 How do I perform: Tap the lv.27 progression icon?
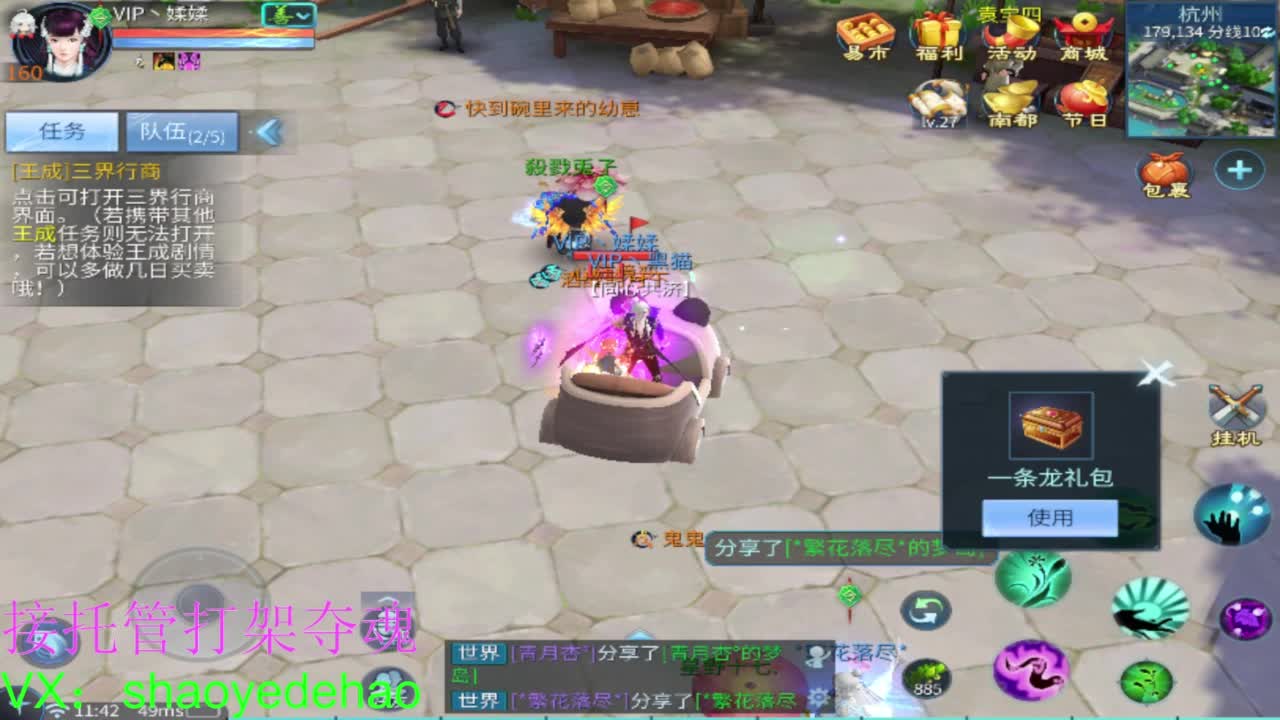click(x=936, y=103)
